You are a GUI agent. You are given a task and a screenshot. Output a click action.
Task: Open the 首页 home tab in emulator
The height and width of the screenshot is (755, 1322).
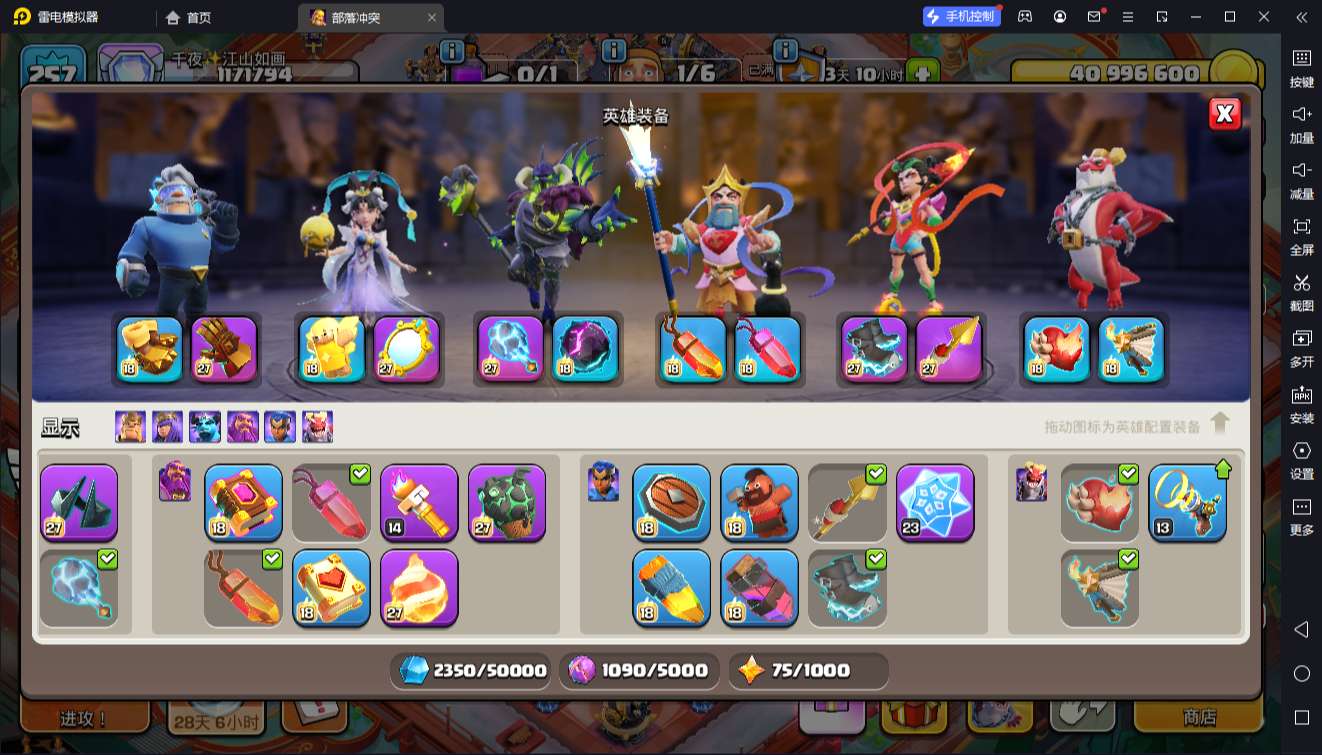188,17
